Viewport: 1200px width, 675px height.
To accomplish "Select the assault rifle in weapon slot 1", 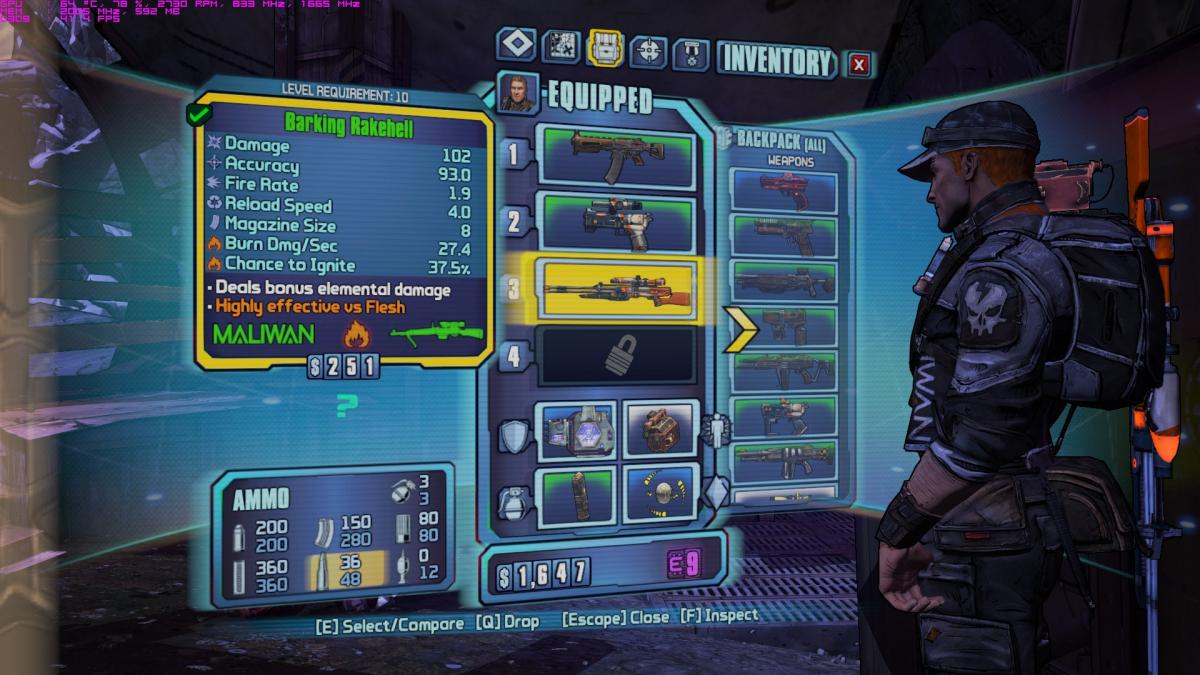I will (x=615, y=158).
